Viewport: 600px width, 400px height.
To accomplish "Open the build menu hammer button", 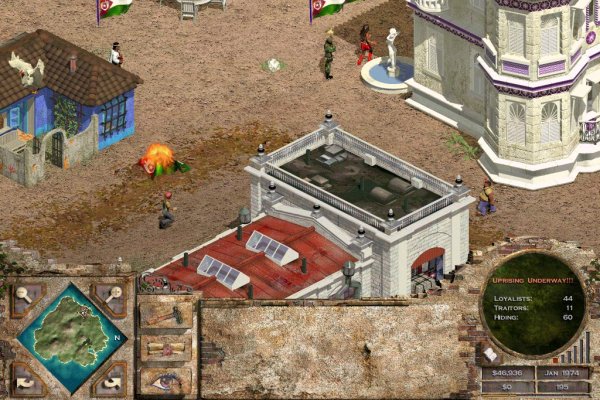I will pyautogui.click(x=165, y=314).
